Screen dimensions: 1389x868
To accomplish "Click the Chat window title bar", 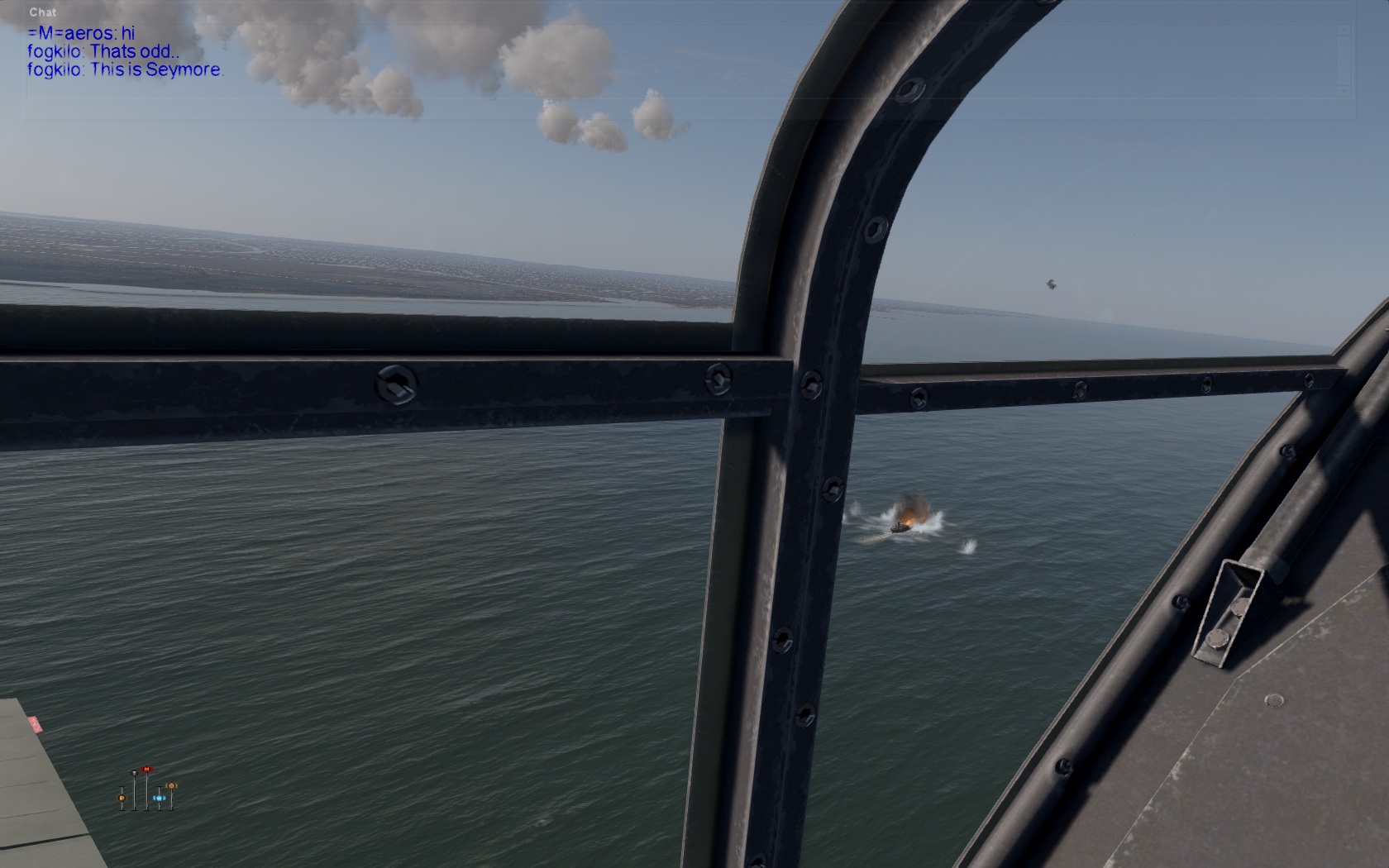I will pos(43,12).
